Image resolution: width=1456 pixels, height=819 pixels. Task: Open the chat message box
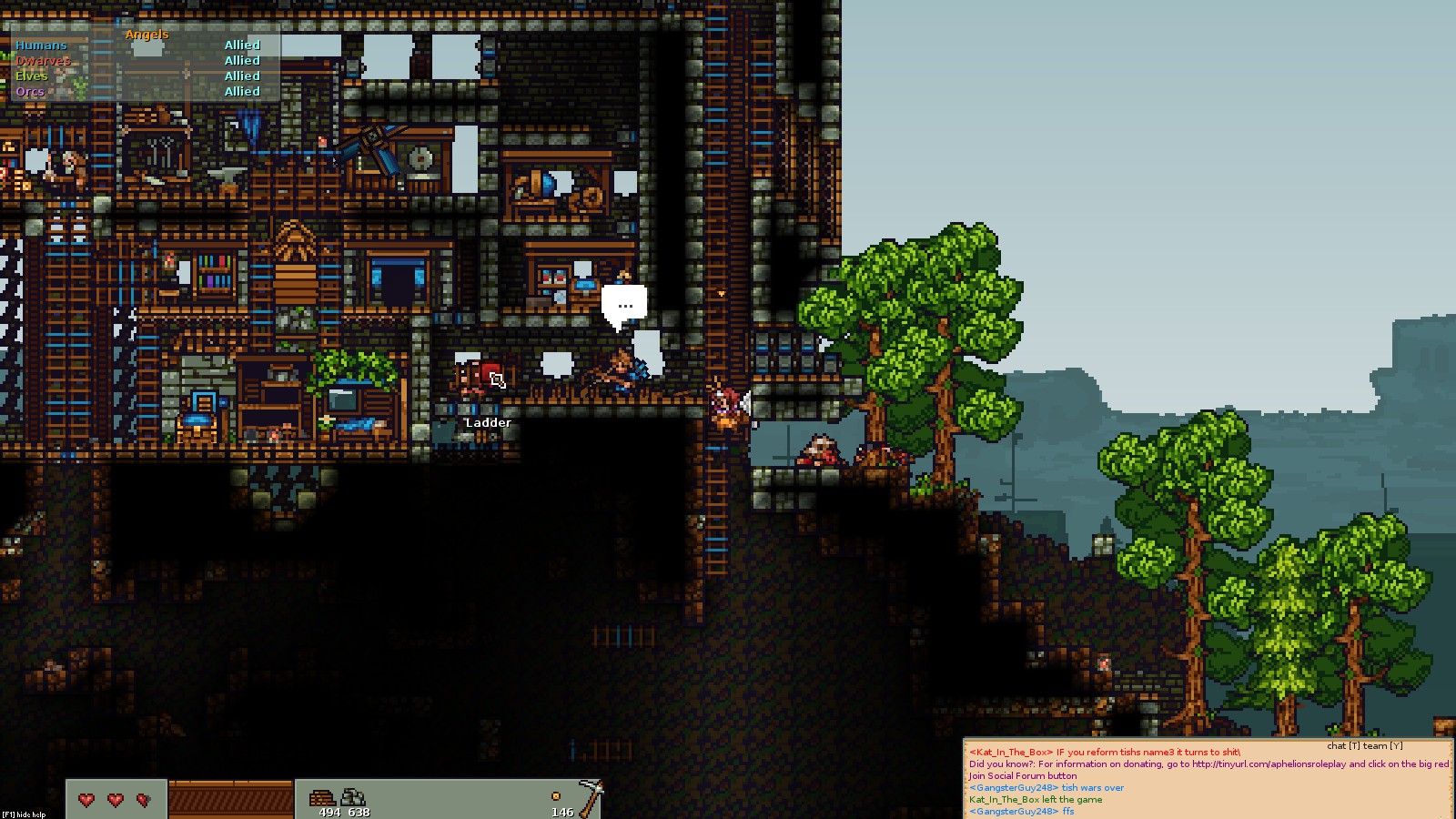coord(1207,780)
